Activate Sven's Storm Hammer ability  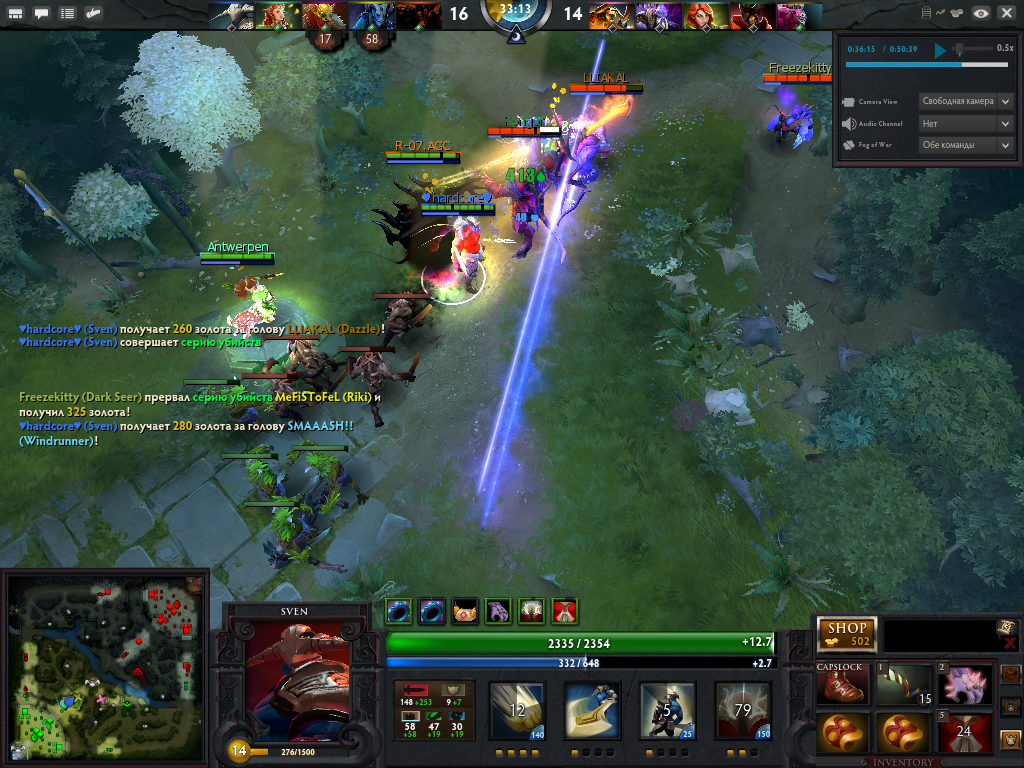[x=517, y=711]
